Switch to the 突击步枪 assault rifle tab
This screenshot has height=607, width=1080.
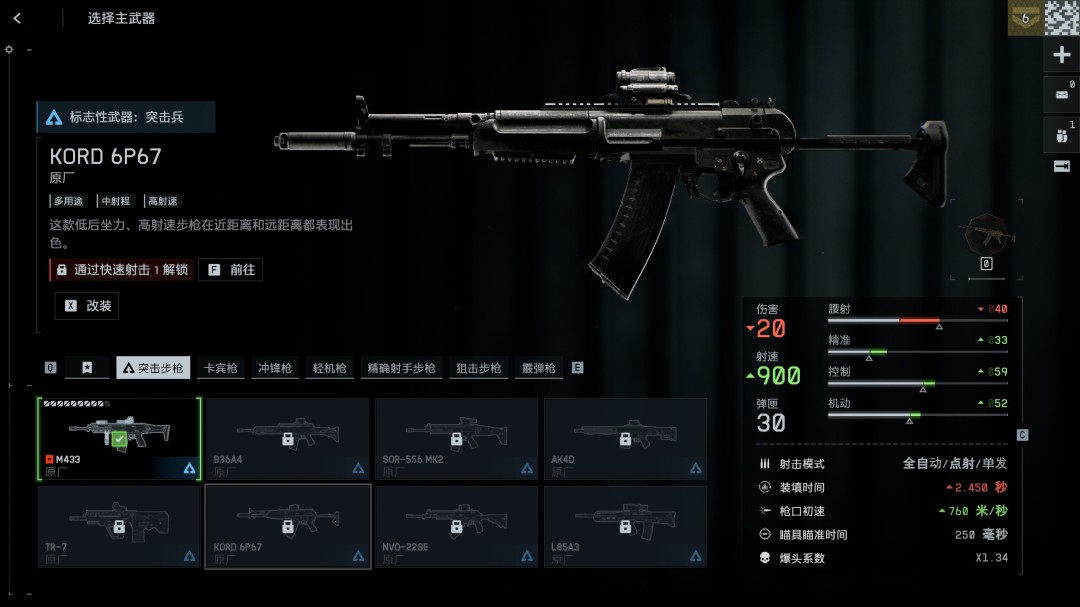point(153,368)
